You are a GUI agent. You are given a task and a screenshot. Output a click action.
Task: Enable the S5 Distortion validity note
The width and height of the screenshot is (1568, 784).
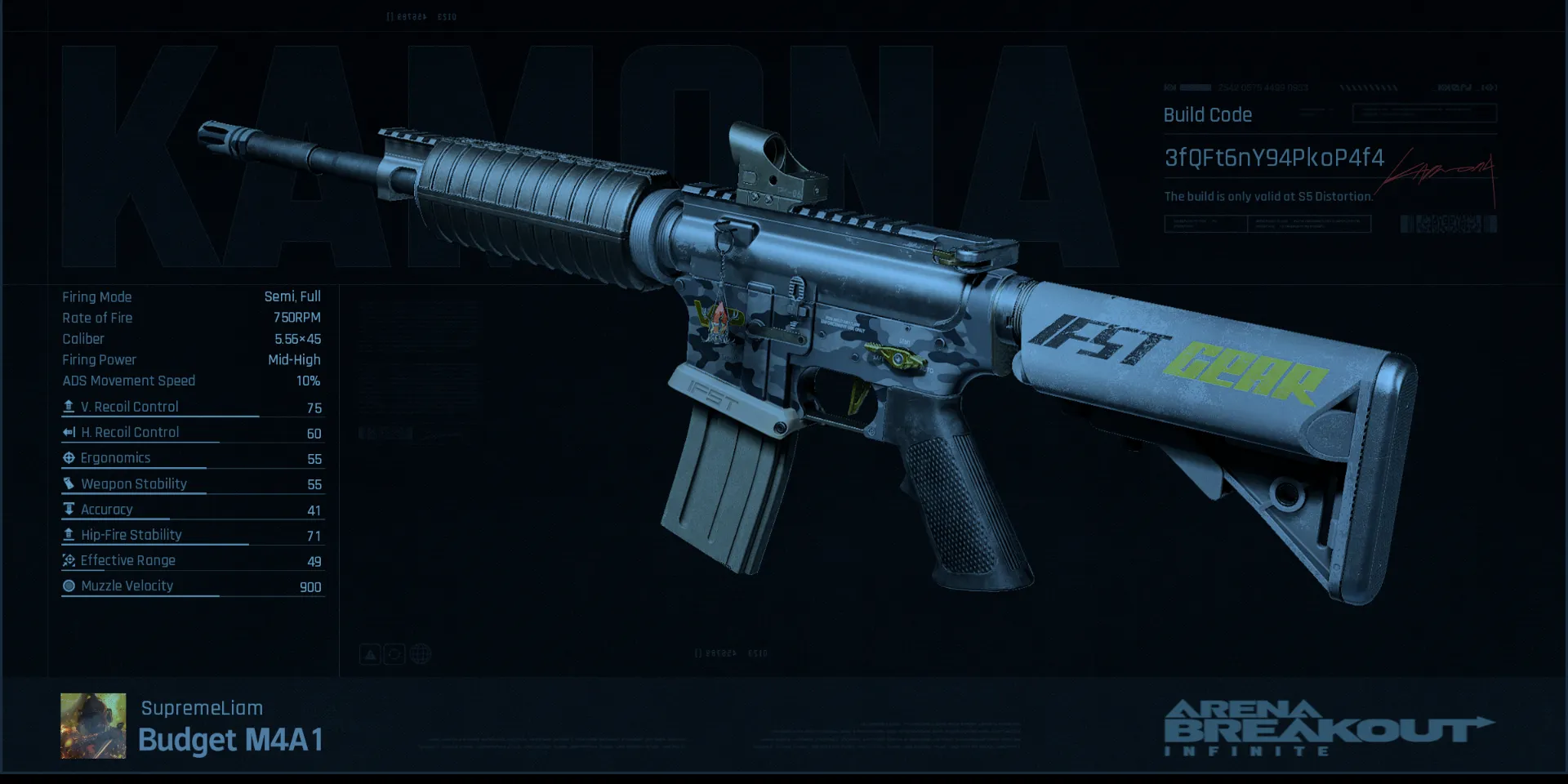pos(1269,196)
